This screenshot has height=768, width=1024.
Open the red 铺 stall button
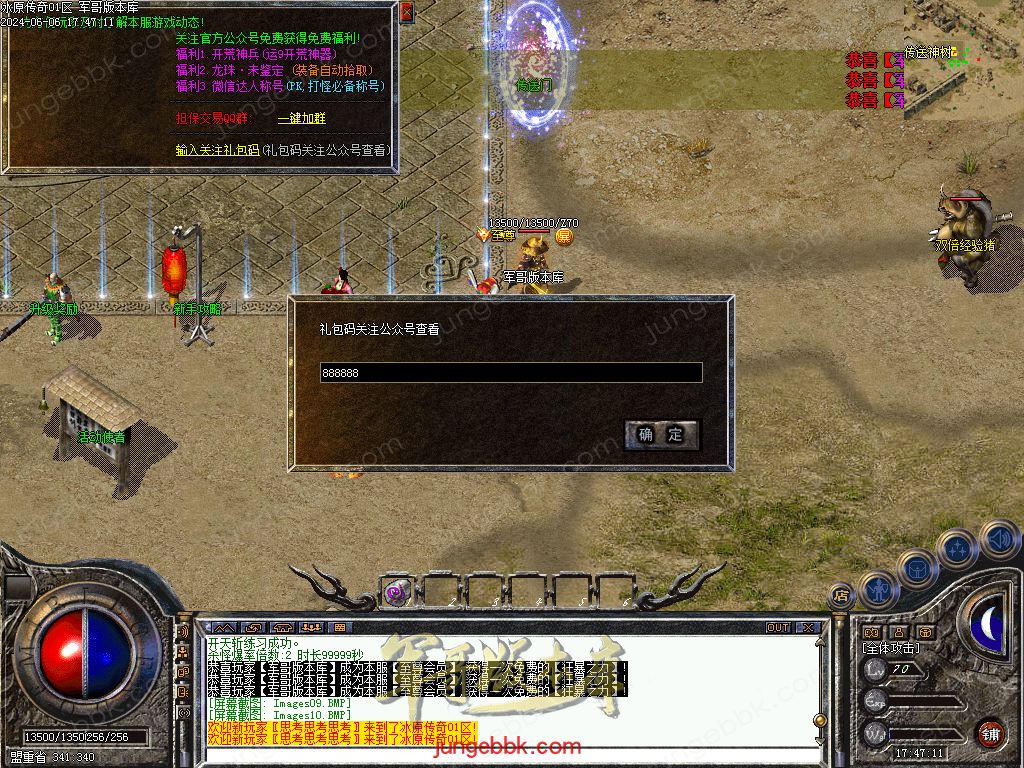pos(990,732)
